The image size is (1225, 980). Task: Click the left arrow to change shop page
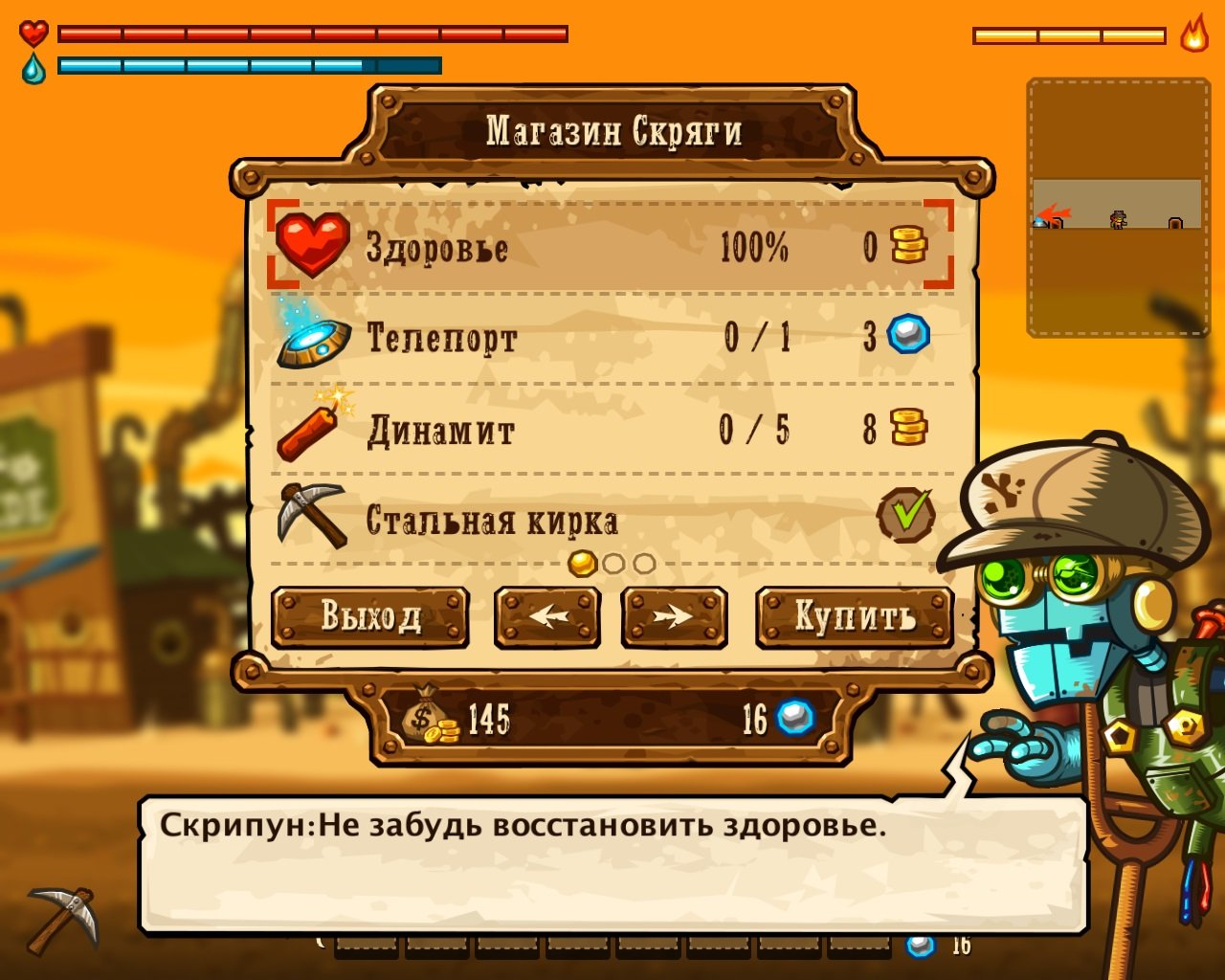point(547,616)
